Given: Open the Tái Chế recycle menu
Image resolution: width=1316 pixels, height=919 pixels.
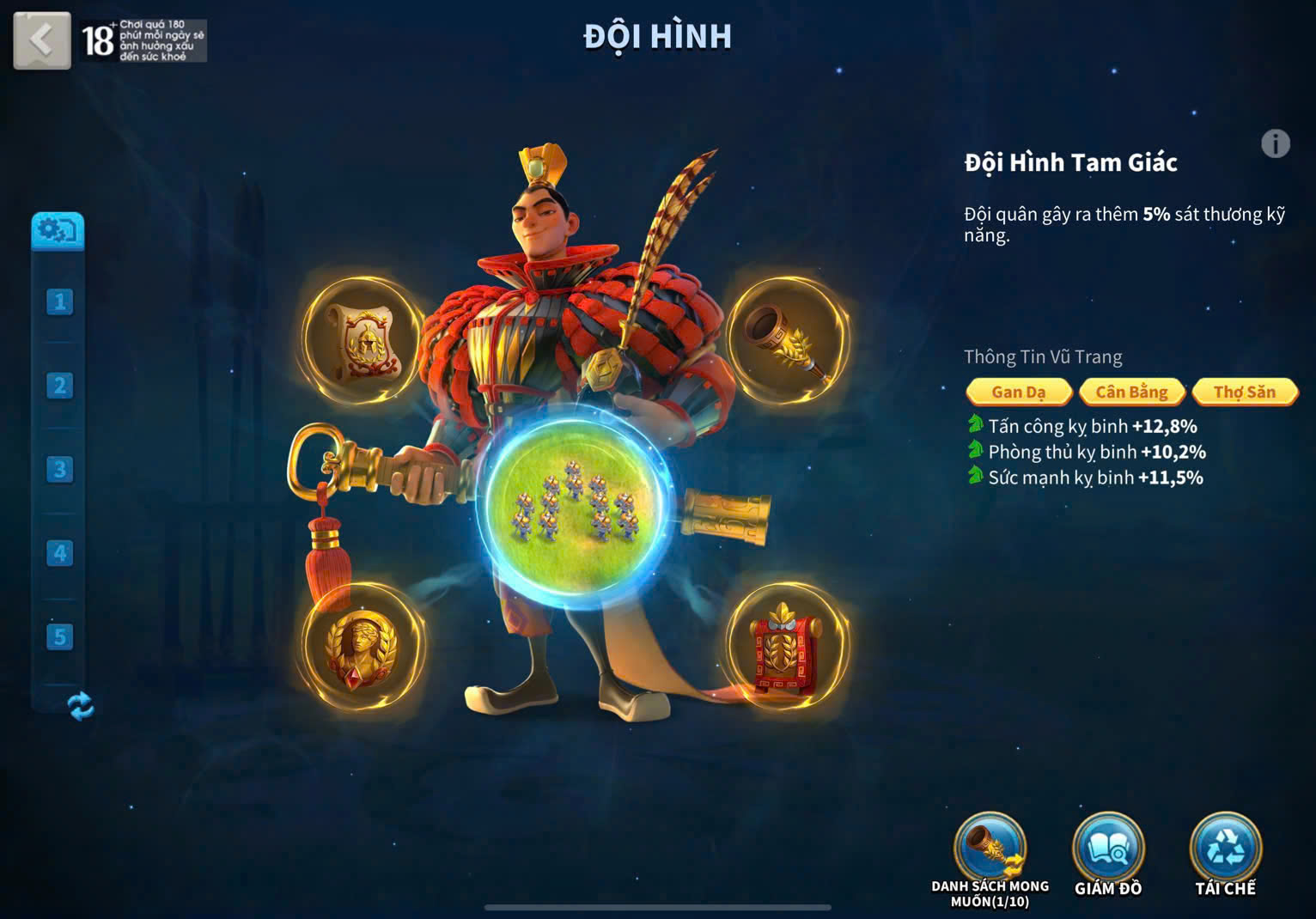Looking at the screenshot, I should [x=1225, y=850].
